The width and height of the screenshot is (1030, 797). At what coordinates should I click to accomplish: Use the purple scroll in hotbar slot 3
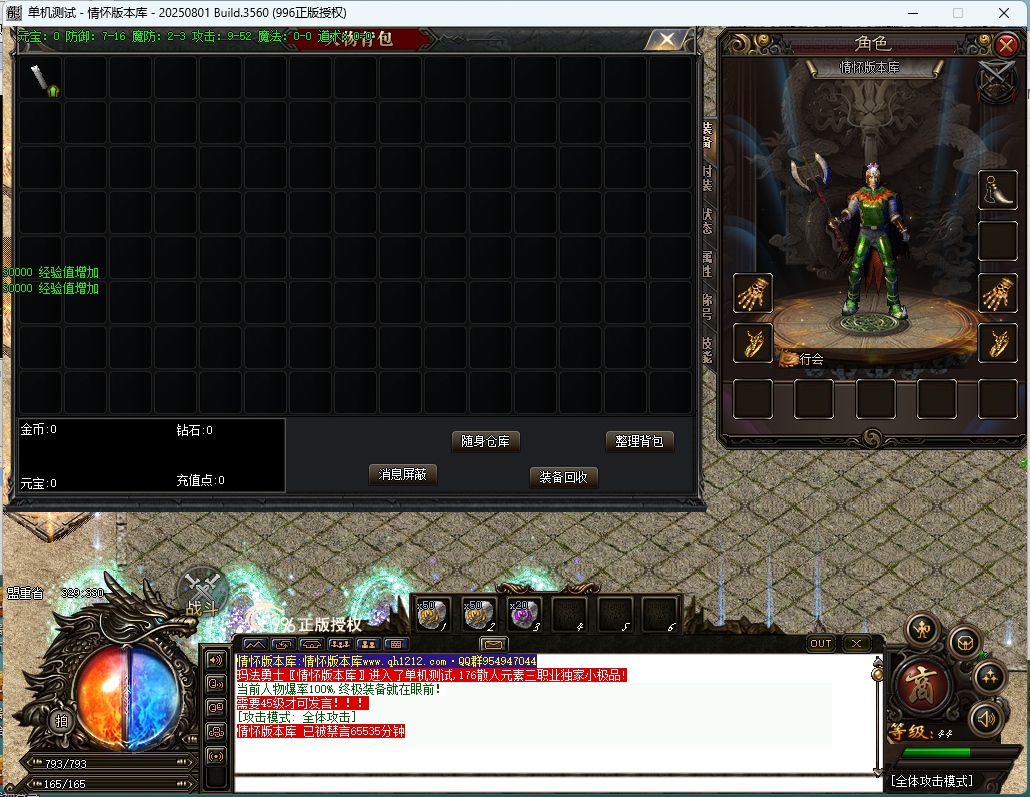525,614
